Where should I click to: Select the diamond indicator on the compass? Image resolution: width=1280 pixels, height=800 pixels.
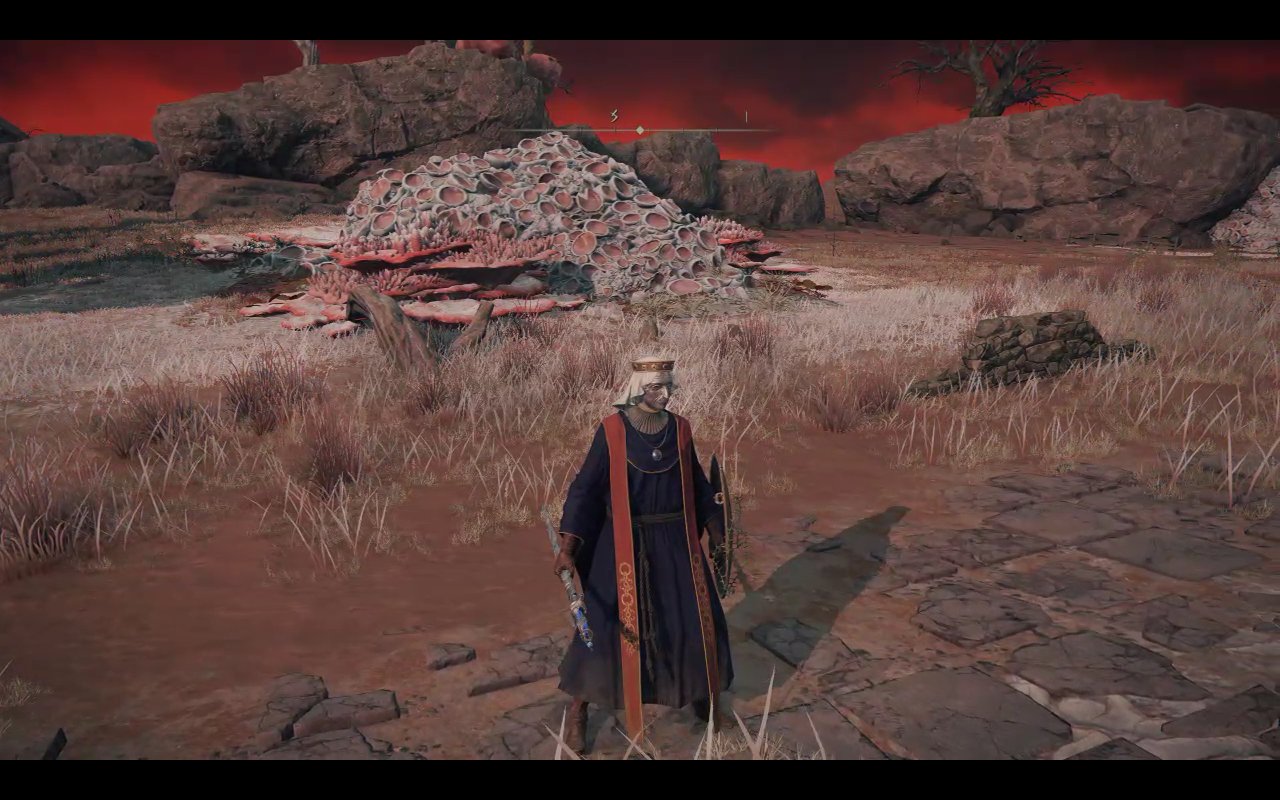[640, 130]
